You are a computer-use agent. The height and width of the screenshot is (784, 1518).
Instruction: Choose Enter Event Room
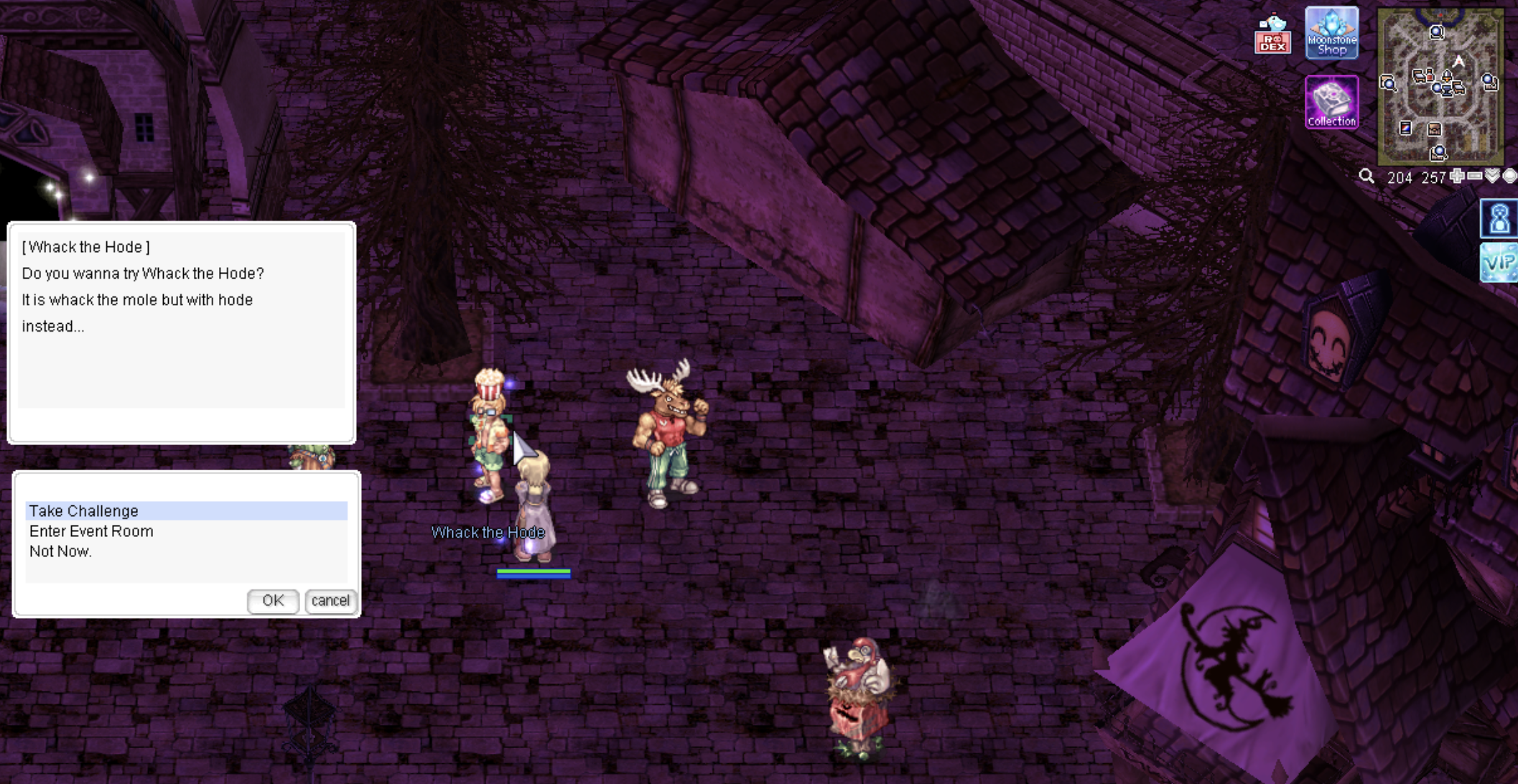(x=91, y=531)
